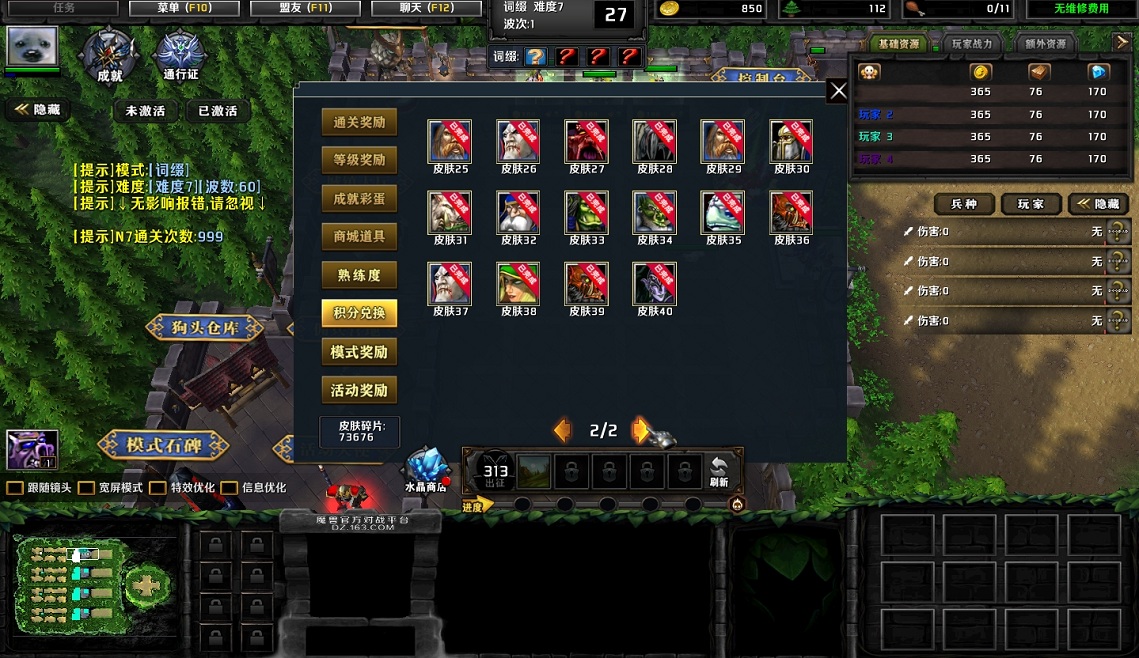
Task: Toggle the 跟随镜头 checkbox
Action: click(x=15, y=488)
